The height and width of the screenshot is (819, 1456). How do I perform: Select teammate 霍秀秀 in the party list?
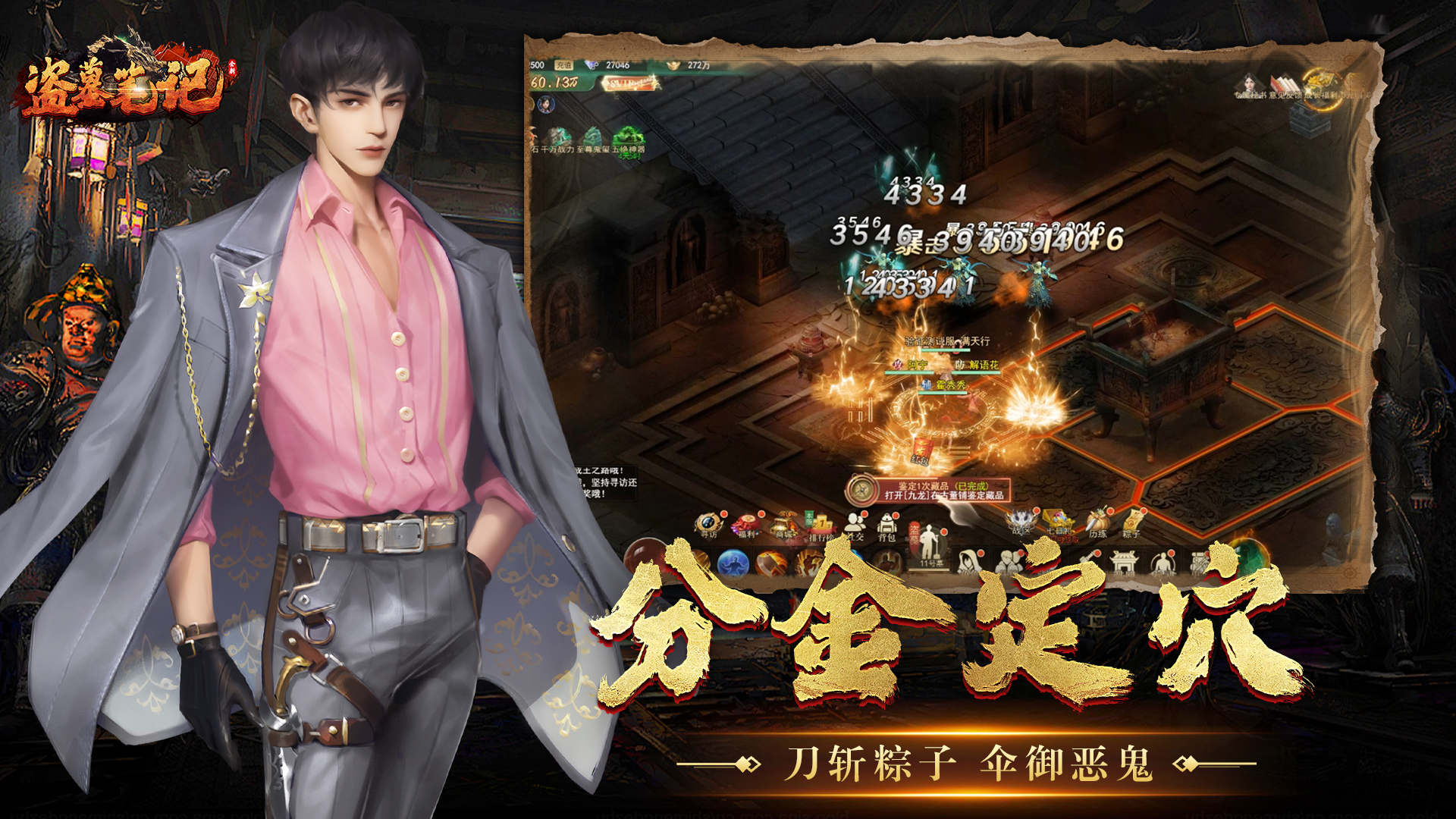tap(949, 385)
